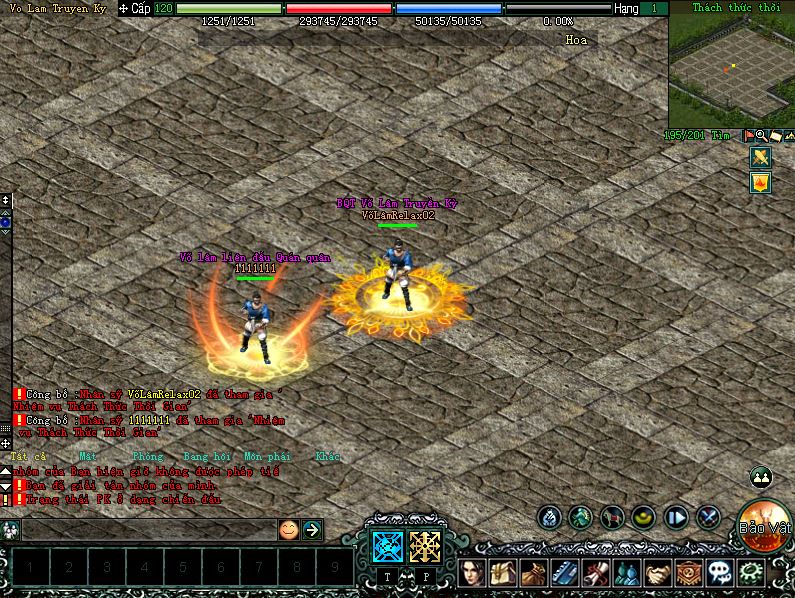Send chat with the arrow button
The width and height of the screenshot is (795, 598).
pyautogui.click(x=312, y=529)
